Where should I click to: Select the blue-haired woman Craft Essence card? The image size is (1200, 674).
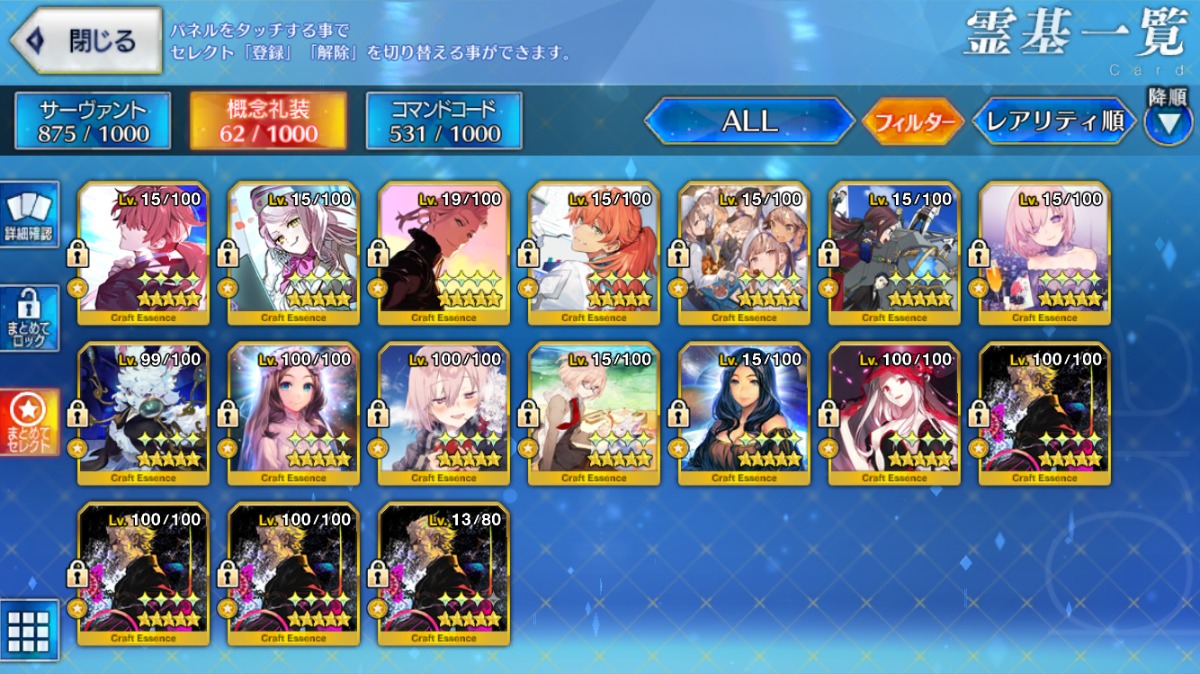click(743, 413)
